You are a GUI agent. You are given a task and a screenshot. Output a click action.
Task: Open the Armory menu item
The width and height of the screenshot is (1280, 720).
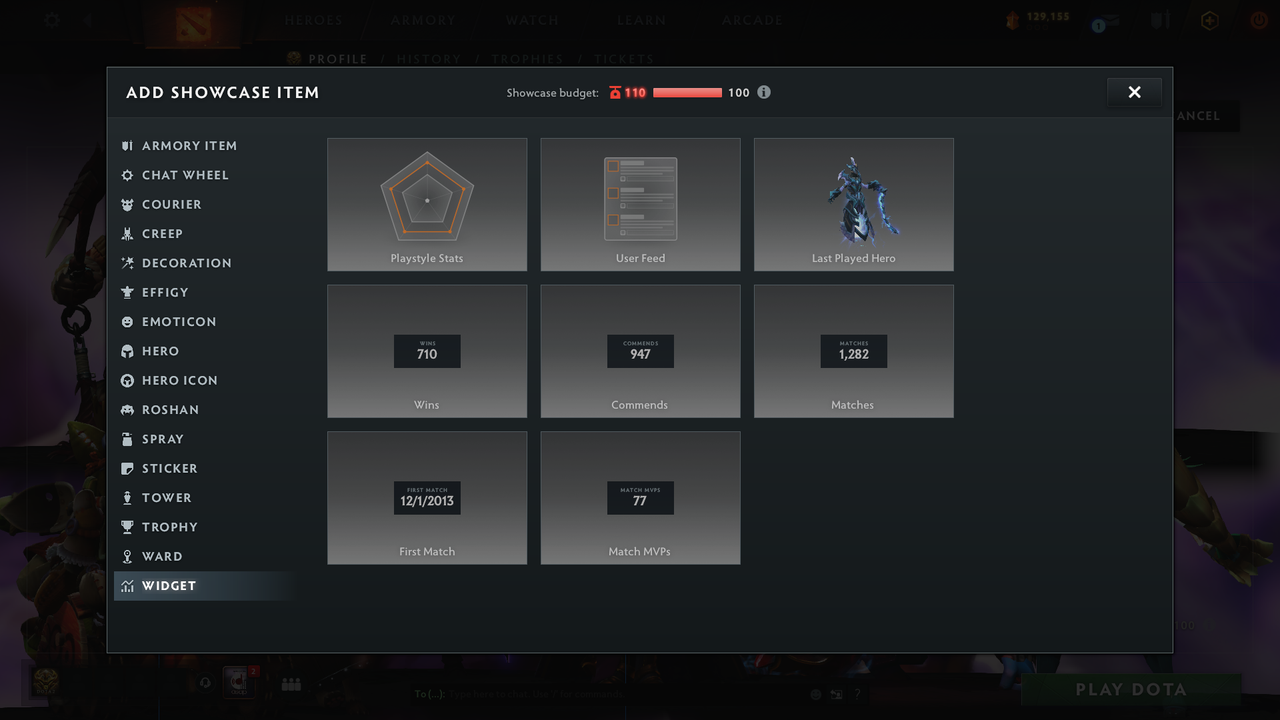tap(422, 19)
